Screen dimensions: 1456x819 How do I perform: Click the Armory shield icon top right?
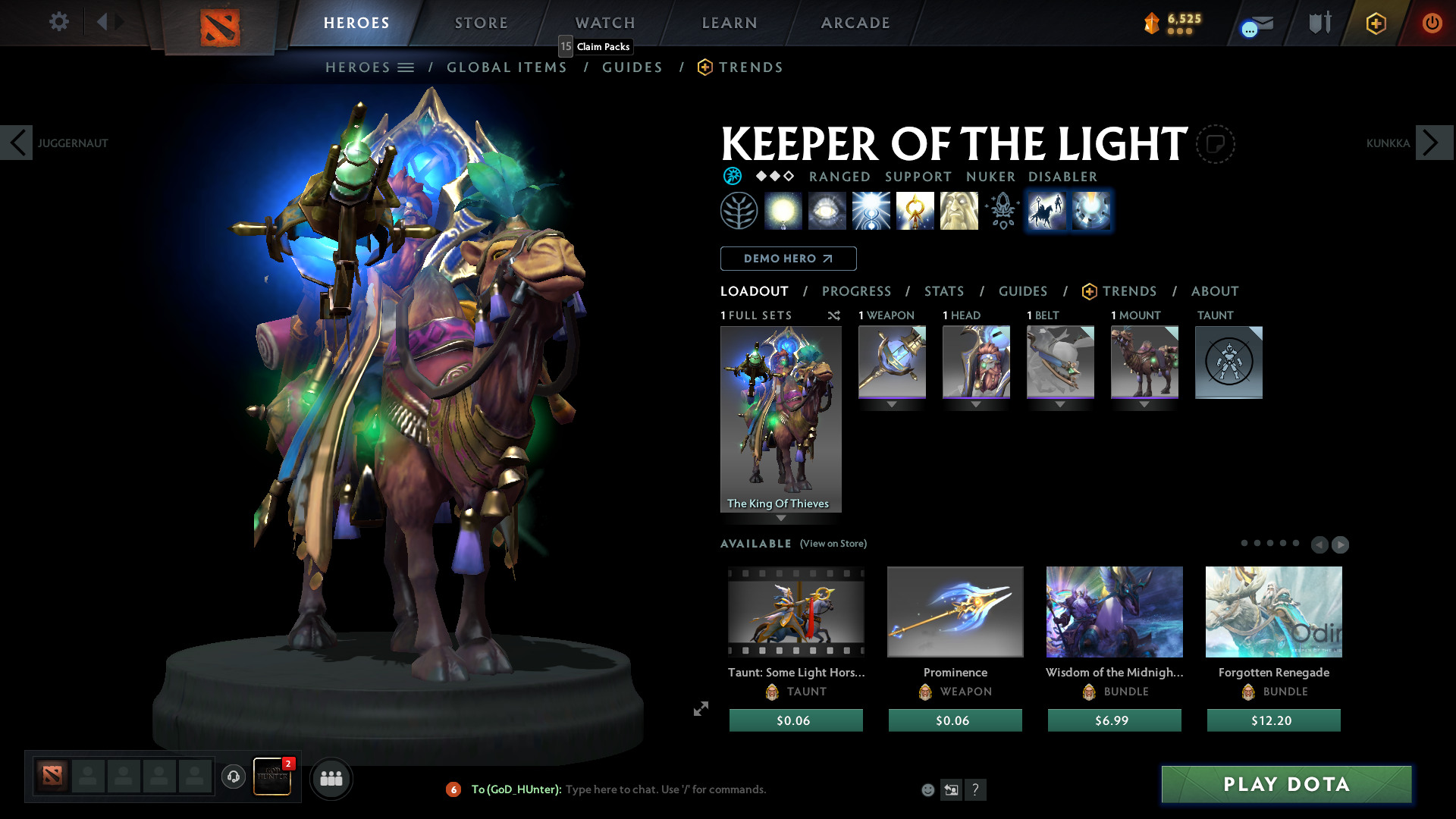click(1319, 23)
